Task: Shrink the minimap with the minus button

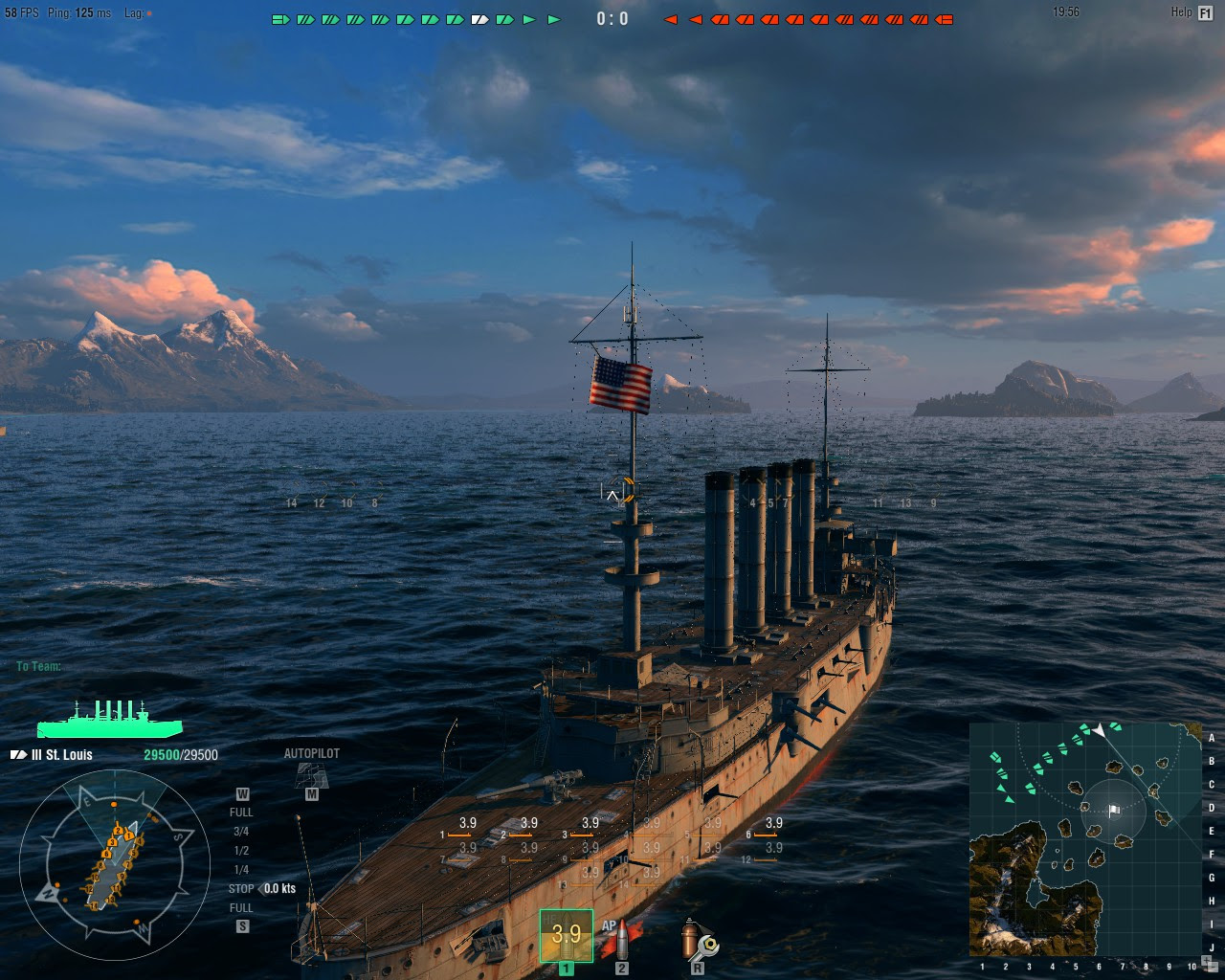Action: click(1212, 966)
